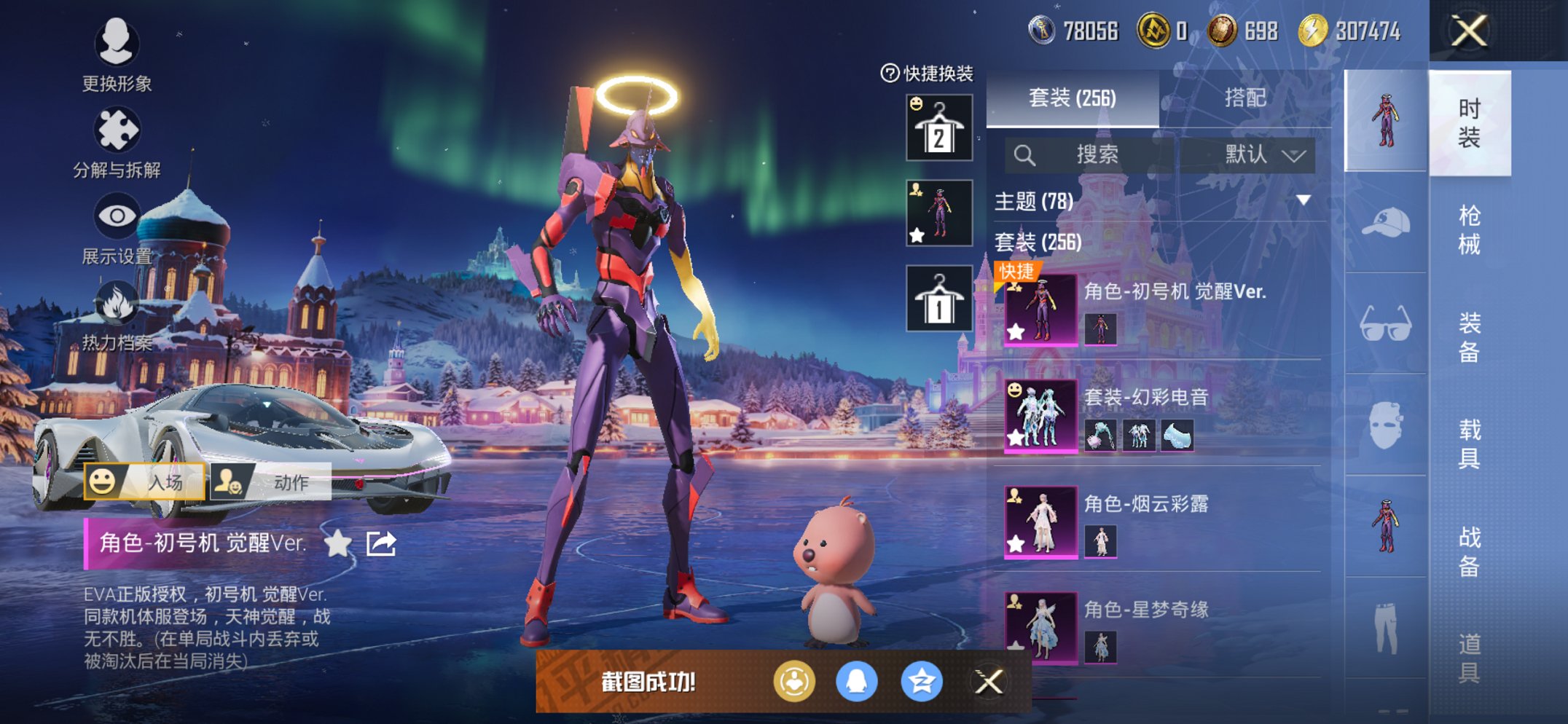Open 分解与拆解 dismantle menu
This screenshot has width=1568, height=724.
point(117,142)
